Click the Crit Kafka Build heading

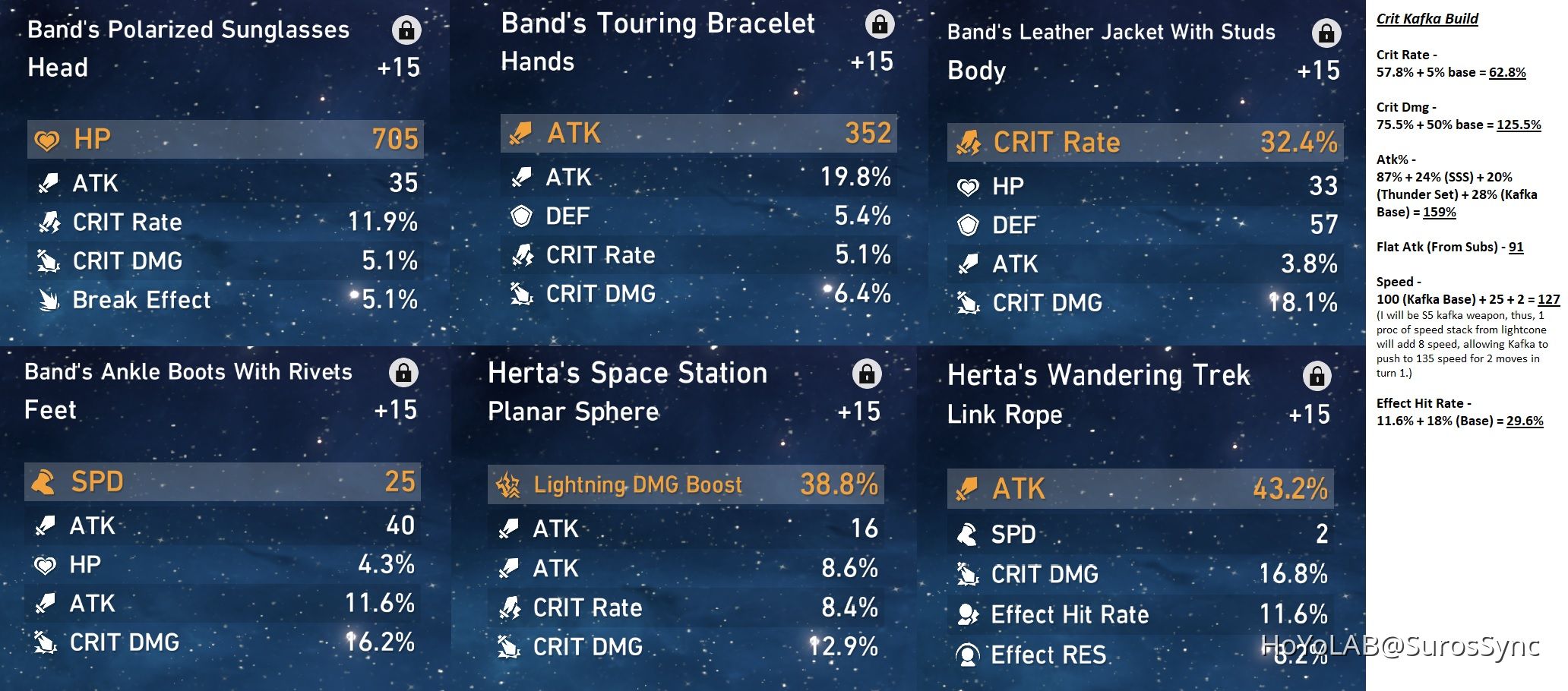pyautogui.click(x=1428, y=17)
